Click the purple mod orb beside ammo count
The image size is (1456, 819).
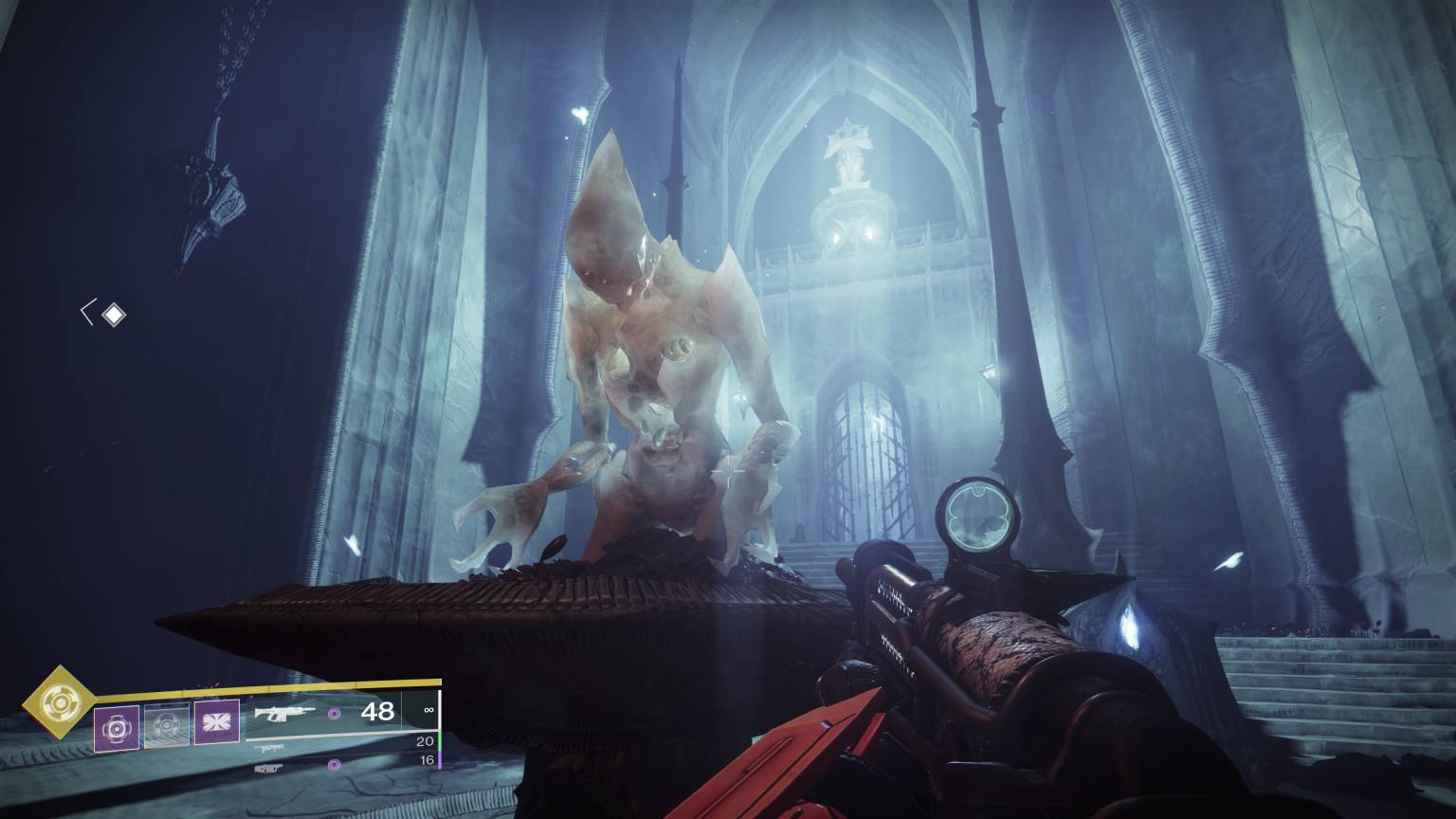pyautogui.click(x=334, y=715)
